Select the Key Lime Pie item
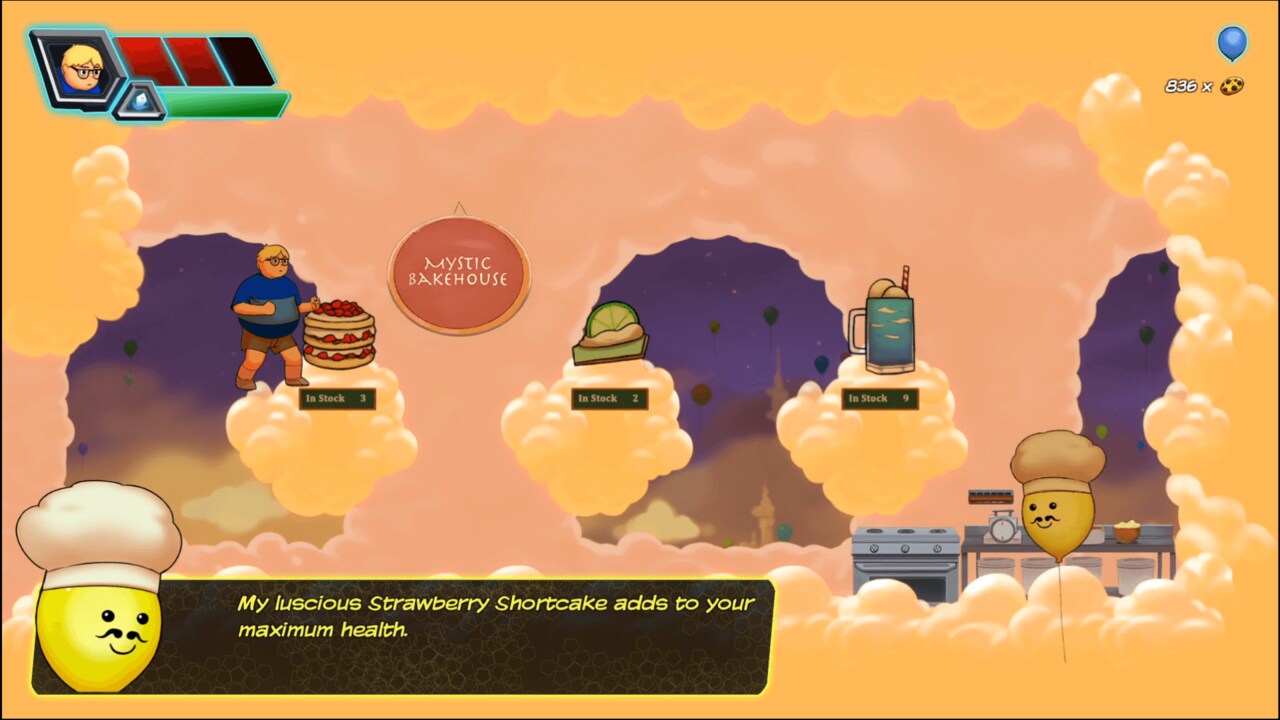The height and width of the screenshot is (720, 1280). [x=610, y=335]
